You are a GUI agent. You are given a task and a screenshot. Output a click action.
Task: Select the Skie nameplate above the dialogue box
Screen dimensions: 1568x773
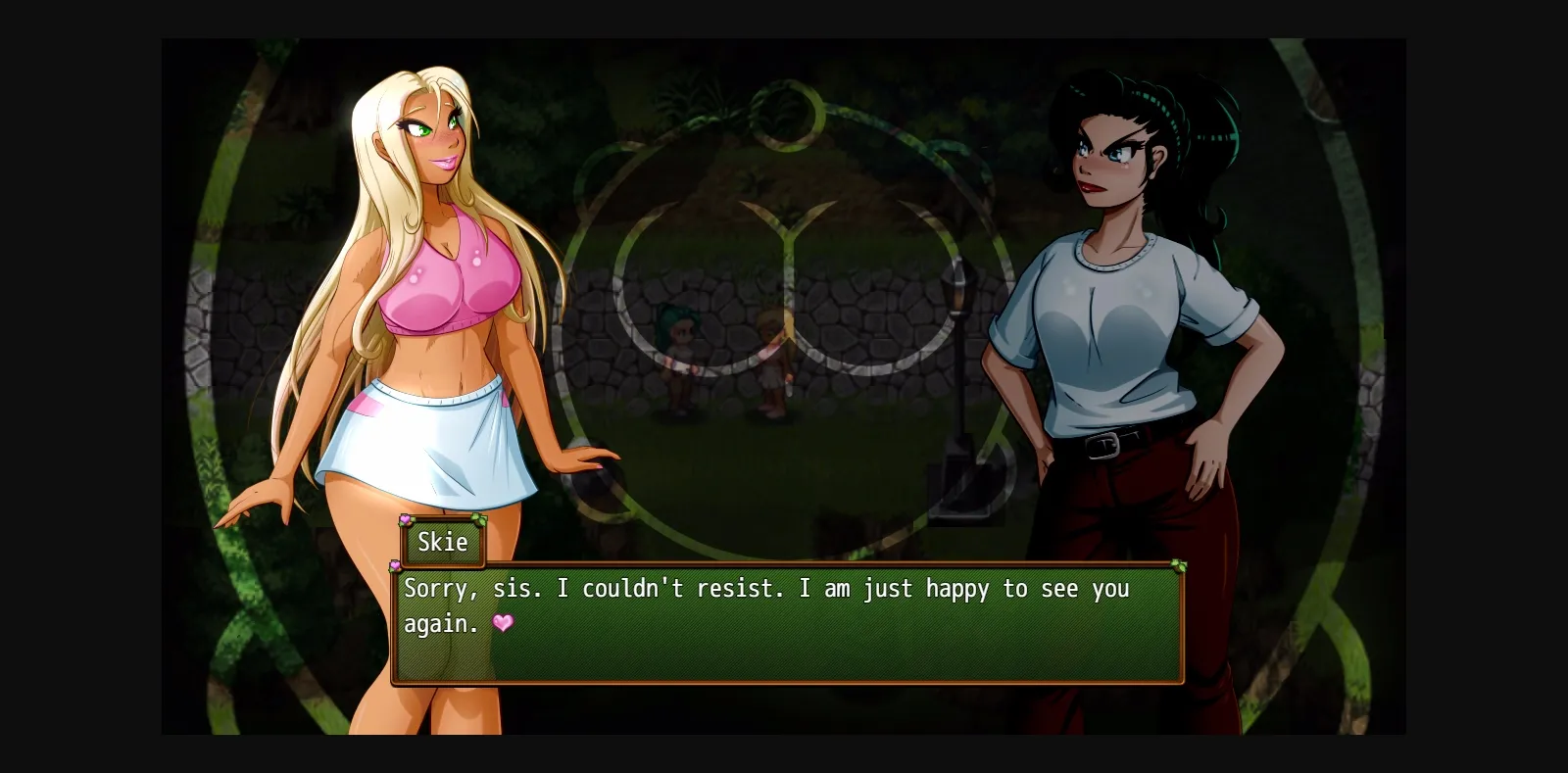(x=442, y=542)
